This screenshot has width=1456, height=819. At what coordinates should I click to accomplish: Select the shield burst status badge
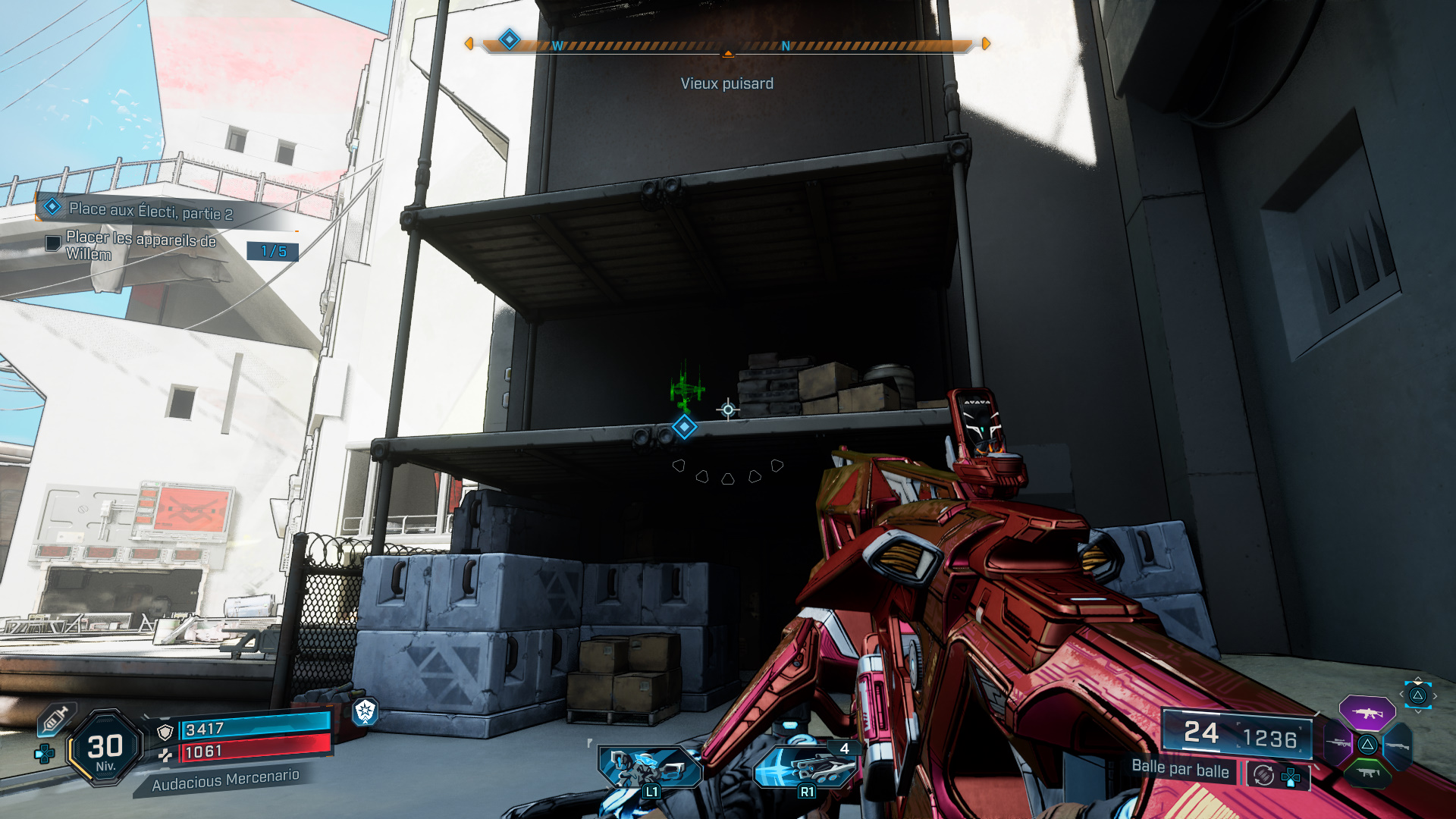[x=366, y=711]
